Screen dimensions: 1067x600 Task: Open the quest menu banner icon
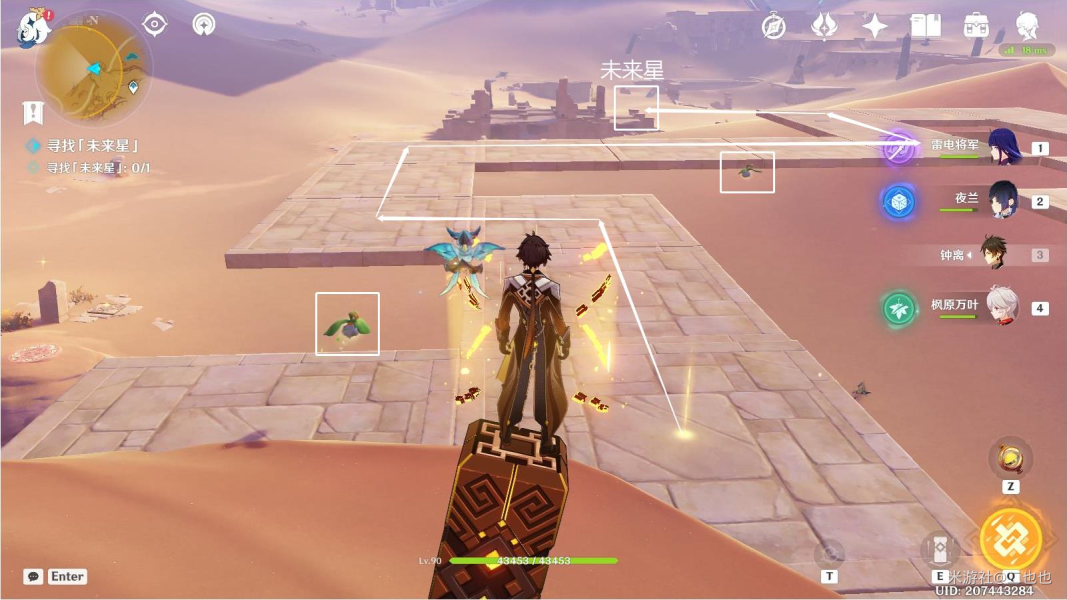click(34, 112)
